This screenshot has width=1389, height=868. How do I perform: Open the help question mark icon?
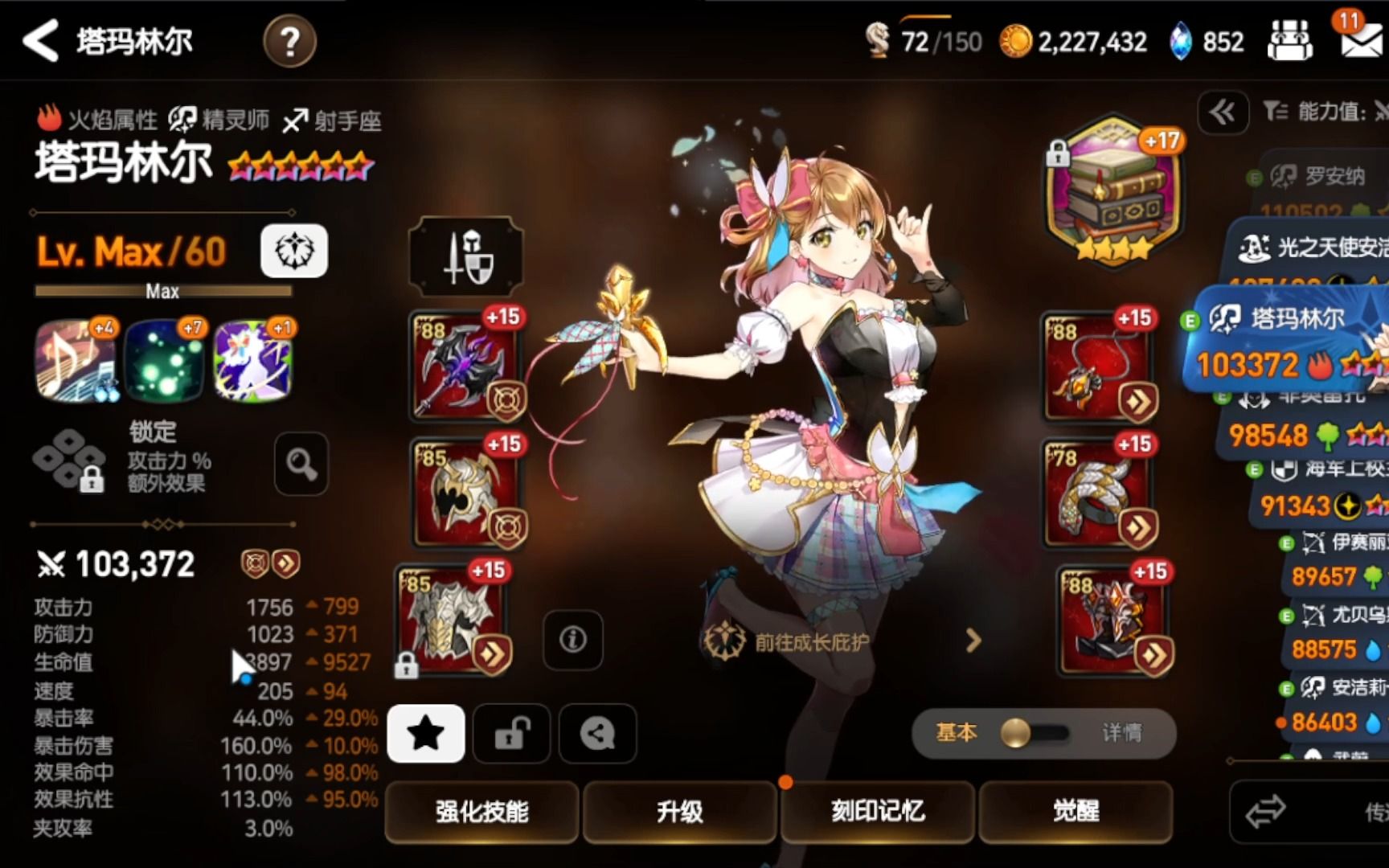[289, 39]
